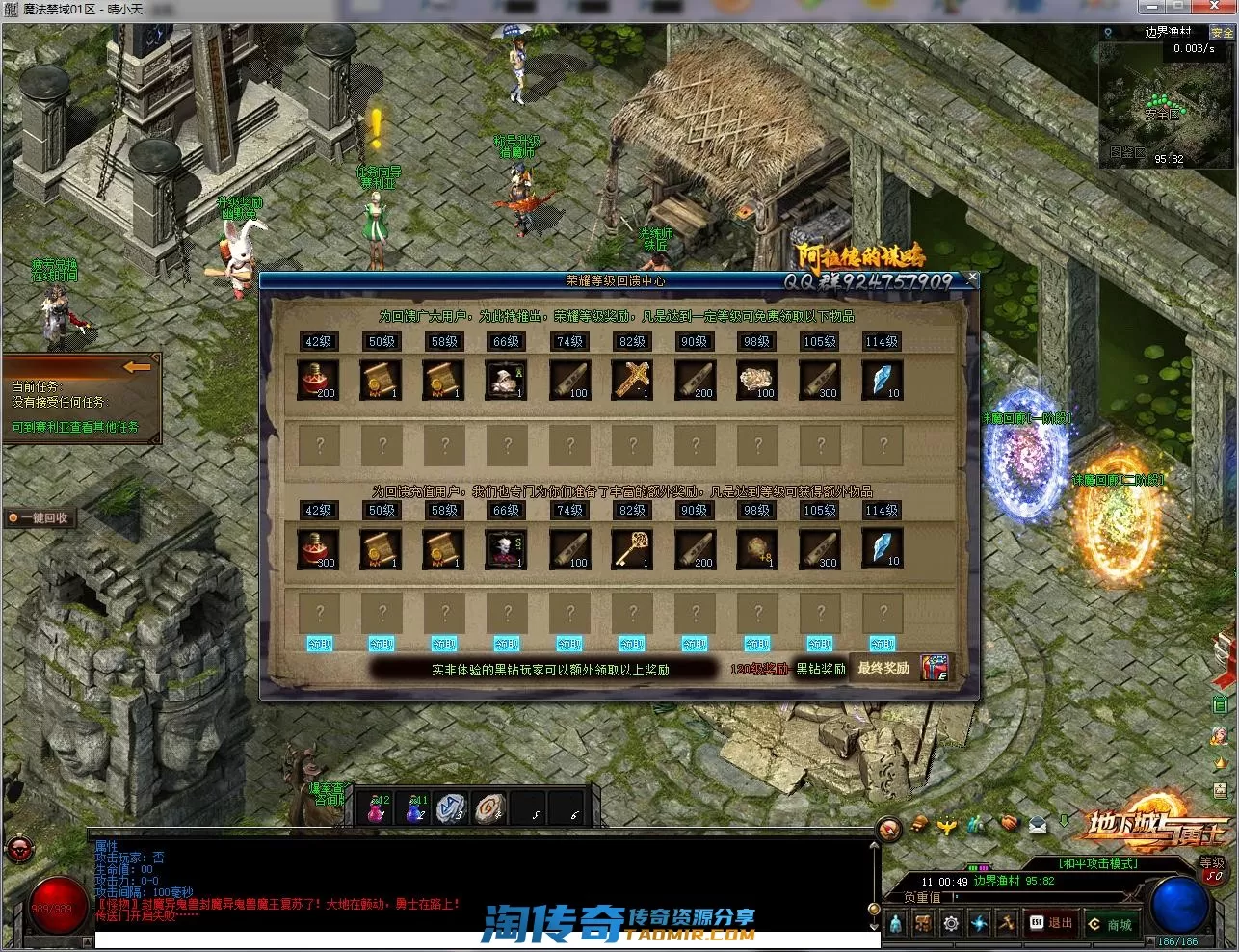The height and width of the screenshot is (952, 1239).
Task: Activate the blue rune stone in slot 3
Action: click(x=451, y=809)
